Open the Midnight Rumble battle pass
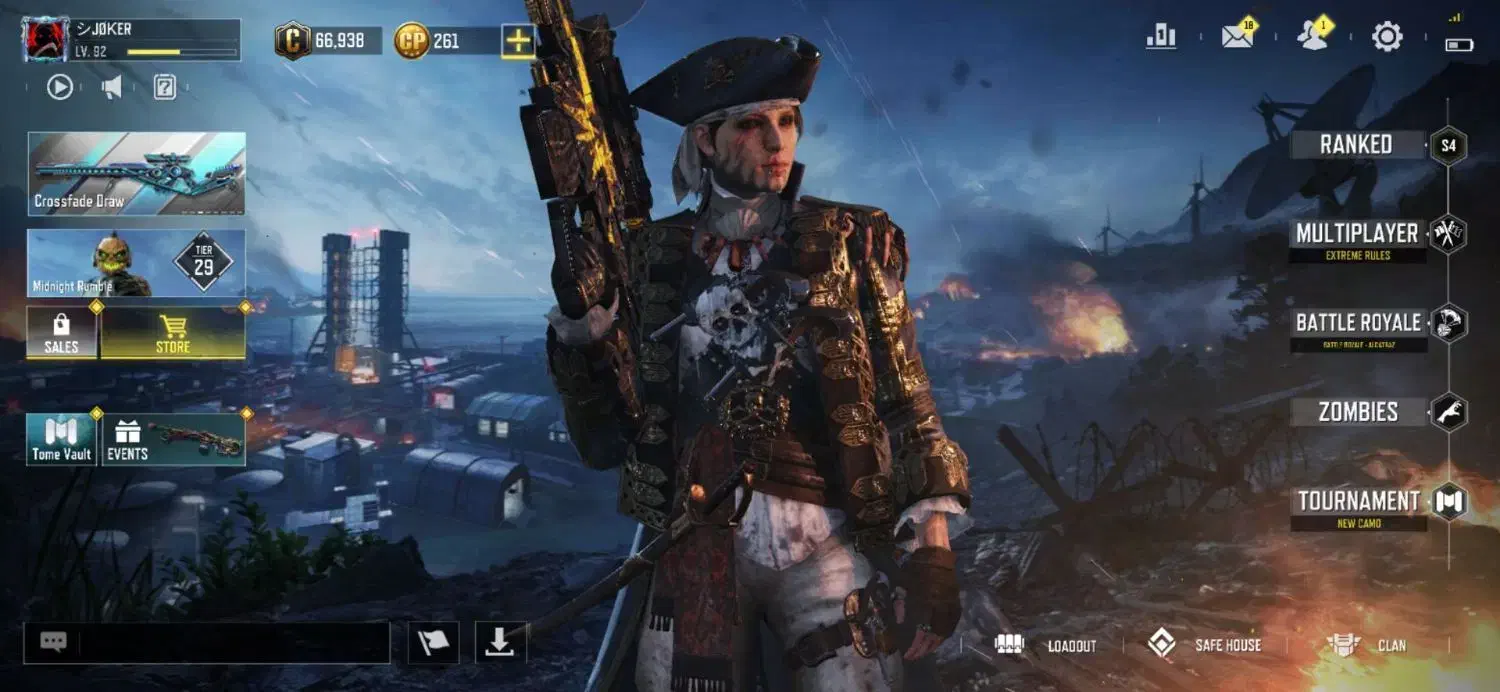Image resolution: width=1500 pixels, height=692 pixels. [x=136, y=263]
